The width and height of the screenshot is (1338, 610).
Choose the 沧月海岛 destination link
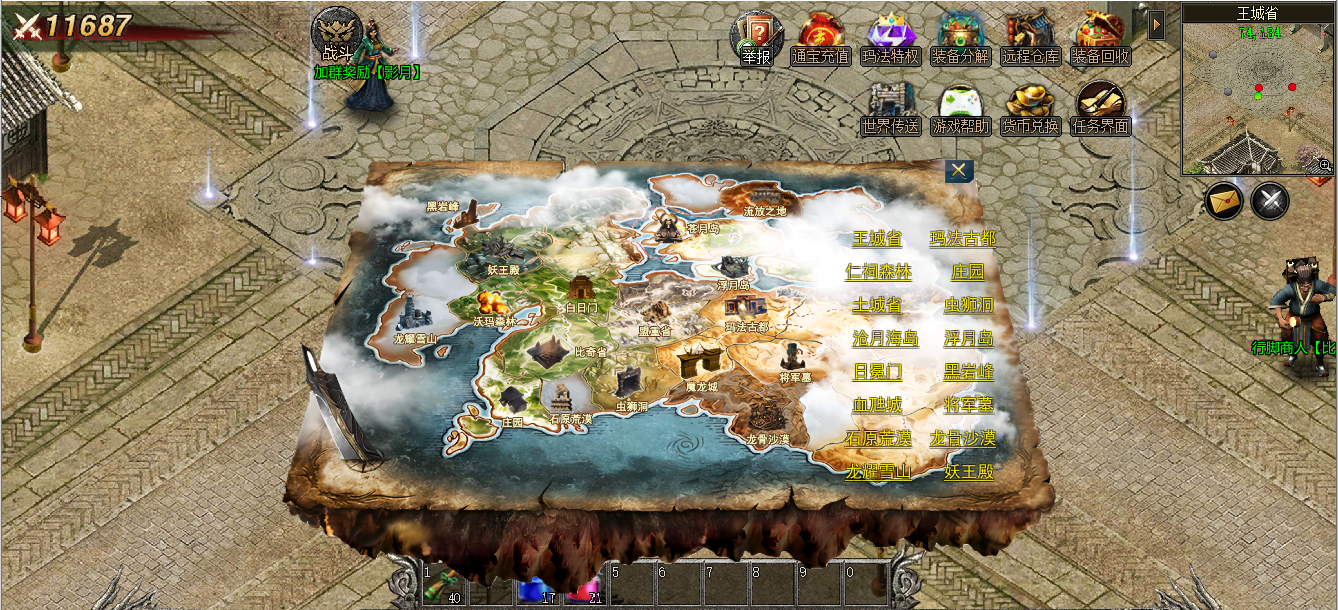coord(884,338)
